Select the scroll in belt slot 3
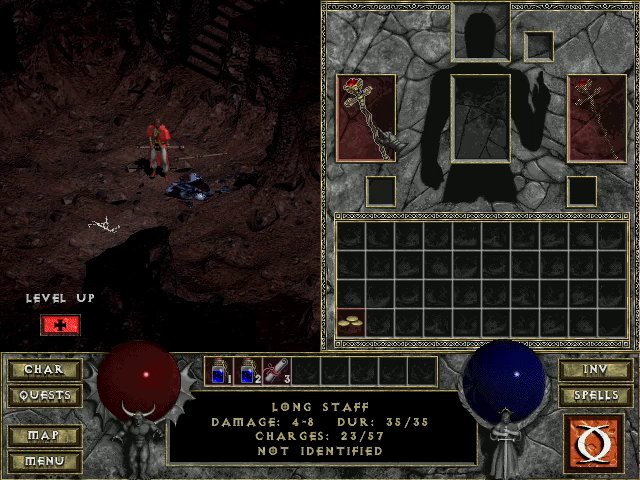Screen dimensions: 640x480 277,371
